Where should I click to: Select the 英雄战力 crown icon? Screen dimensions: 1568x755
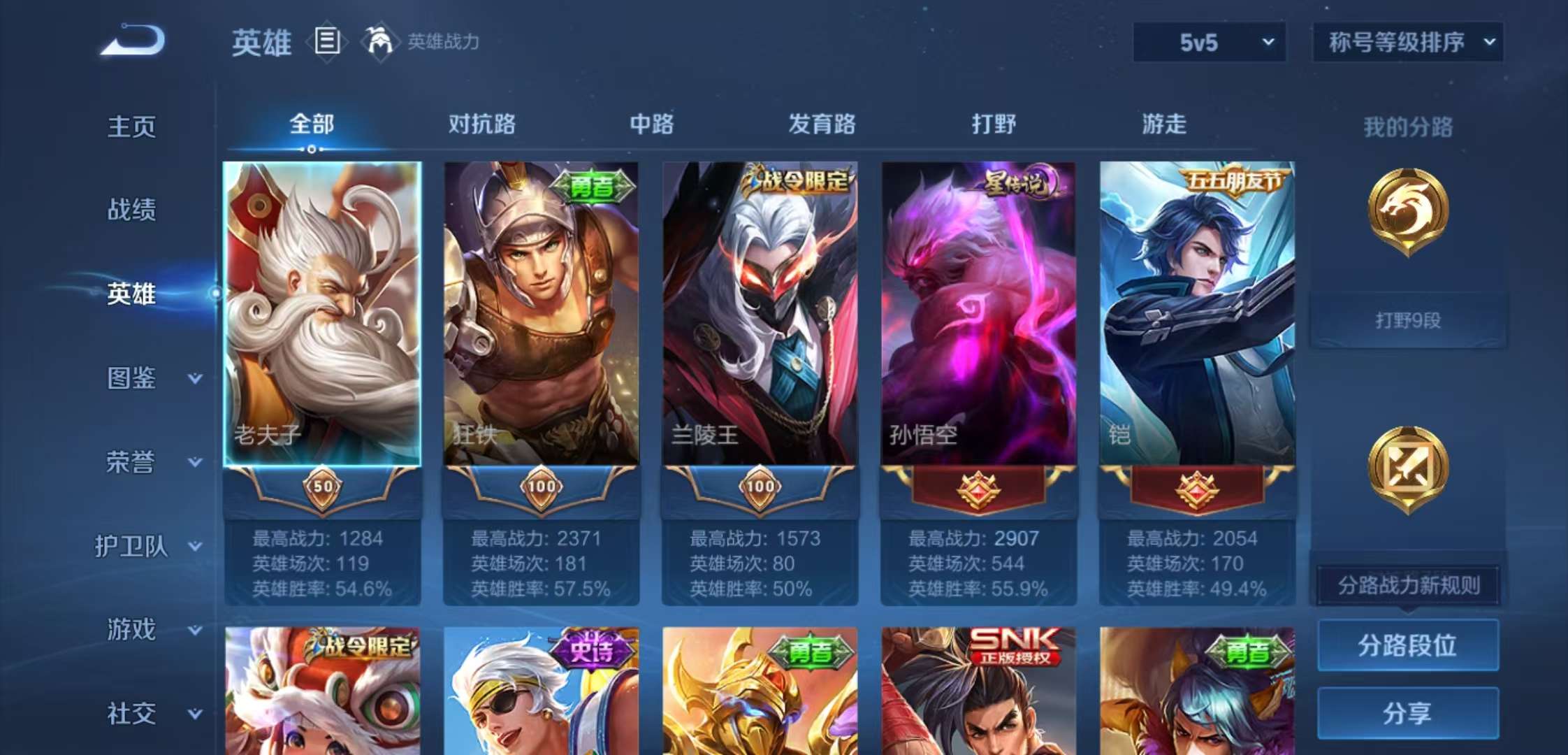tap(377, 42)
